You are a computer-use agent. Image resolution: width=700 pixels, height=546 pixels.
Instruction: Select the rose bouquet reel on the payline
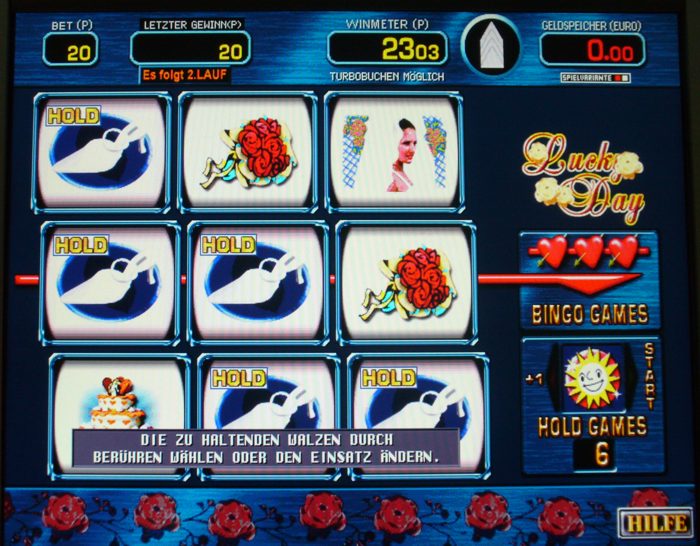coord(405,282)
